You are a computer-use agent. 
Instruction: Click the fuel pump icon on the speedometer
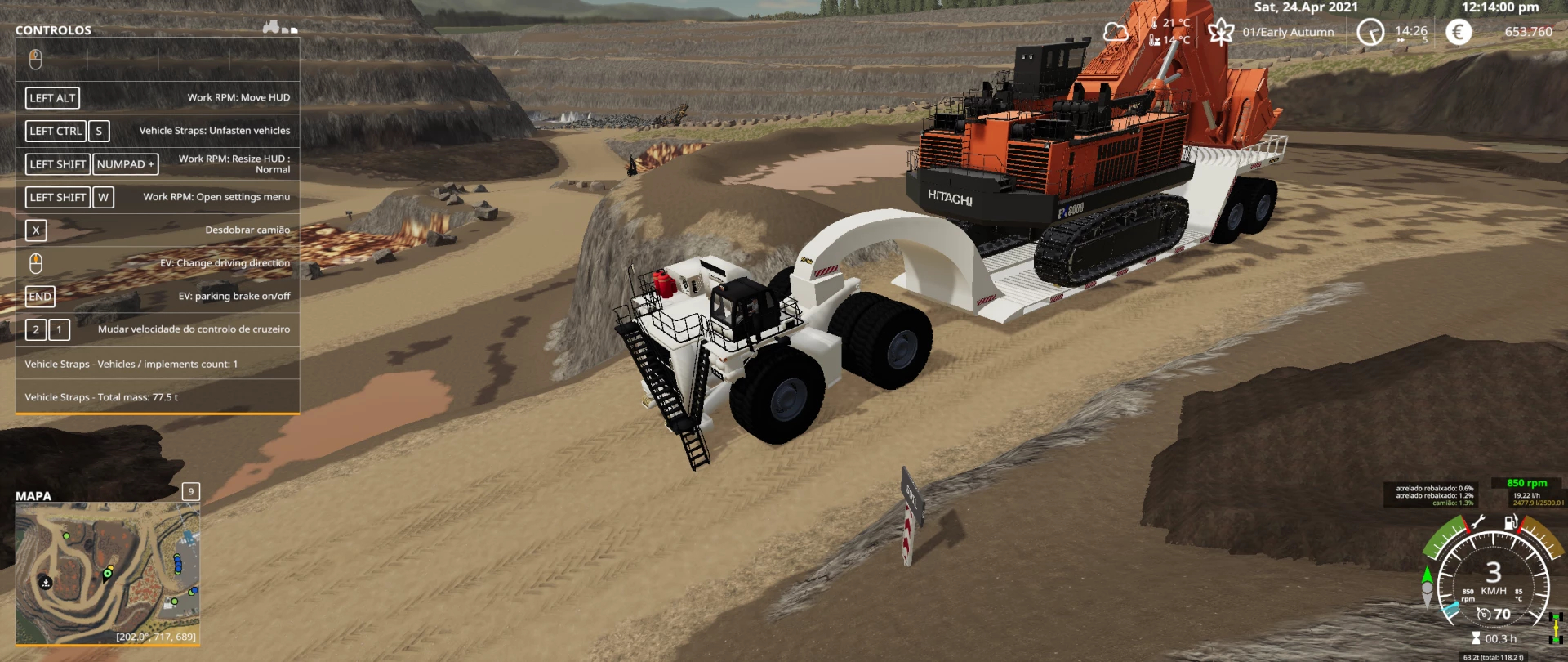click(x=1511, y=522)
